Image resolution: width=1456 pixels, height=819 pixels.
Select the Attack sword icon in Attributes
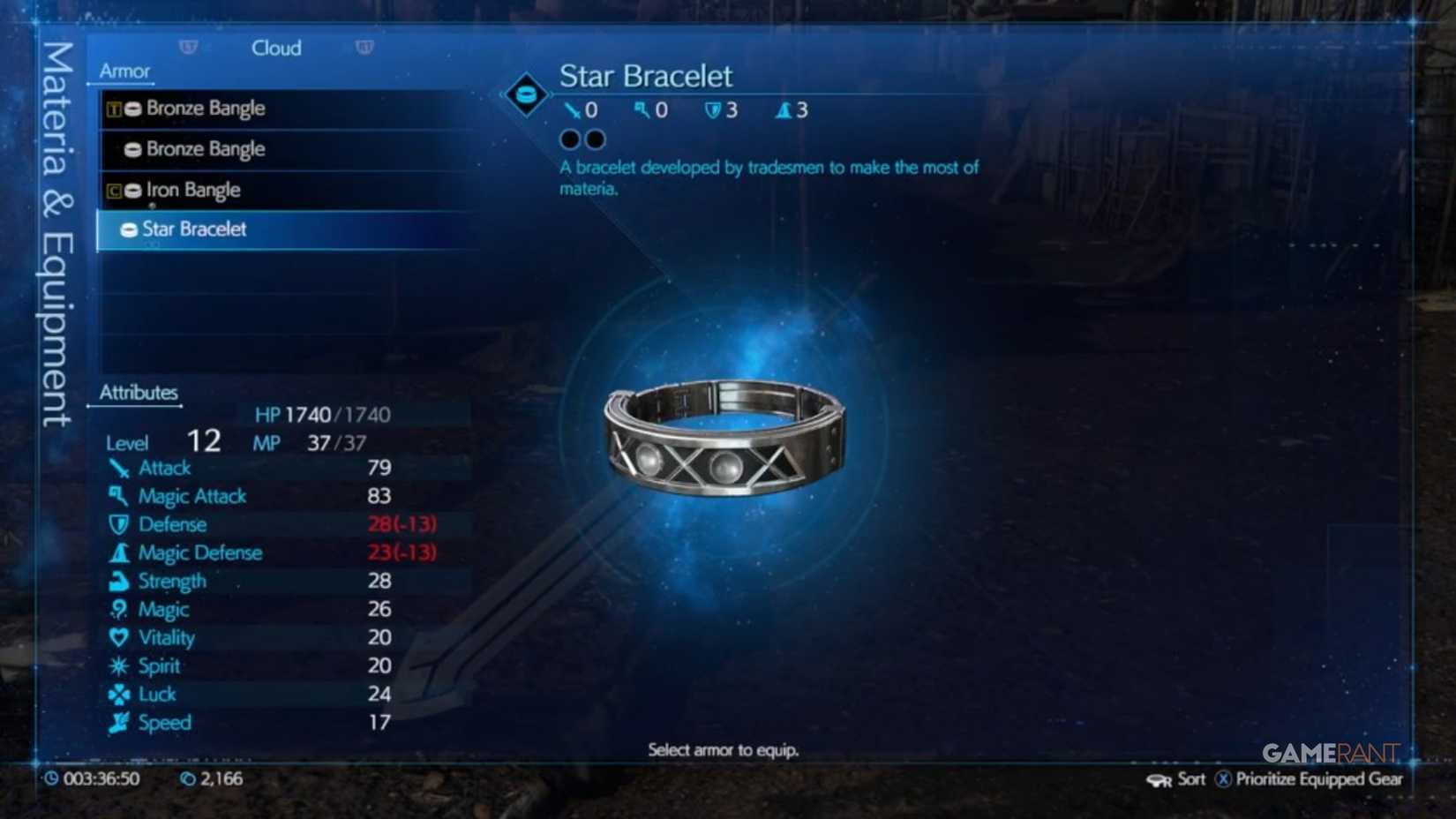pyautogui.click(x=117, y=468)
